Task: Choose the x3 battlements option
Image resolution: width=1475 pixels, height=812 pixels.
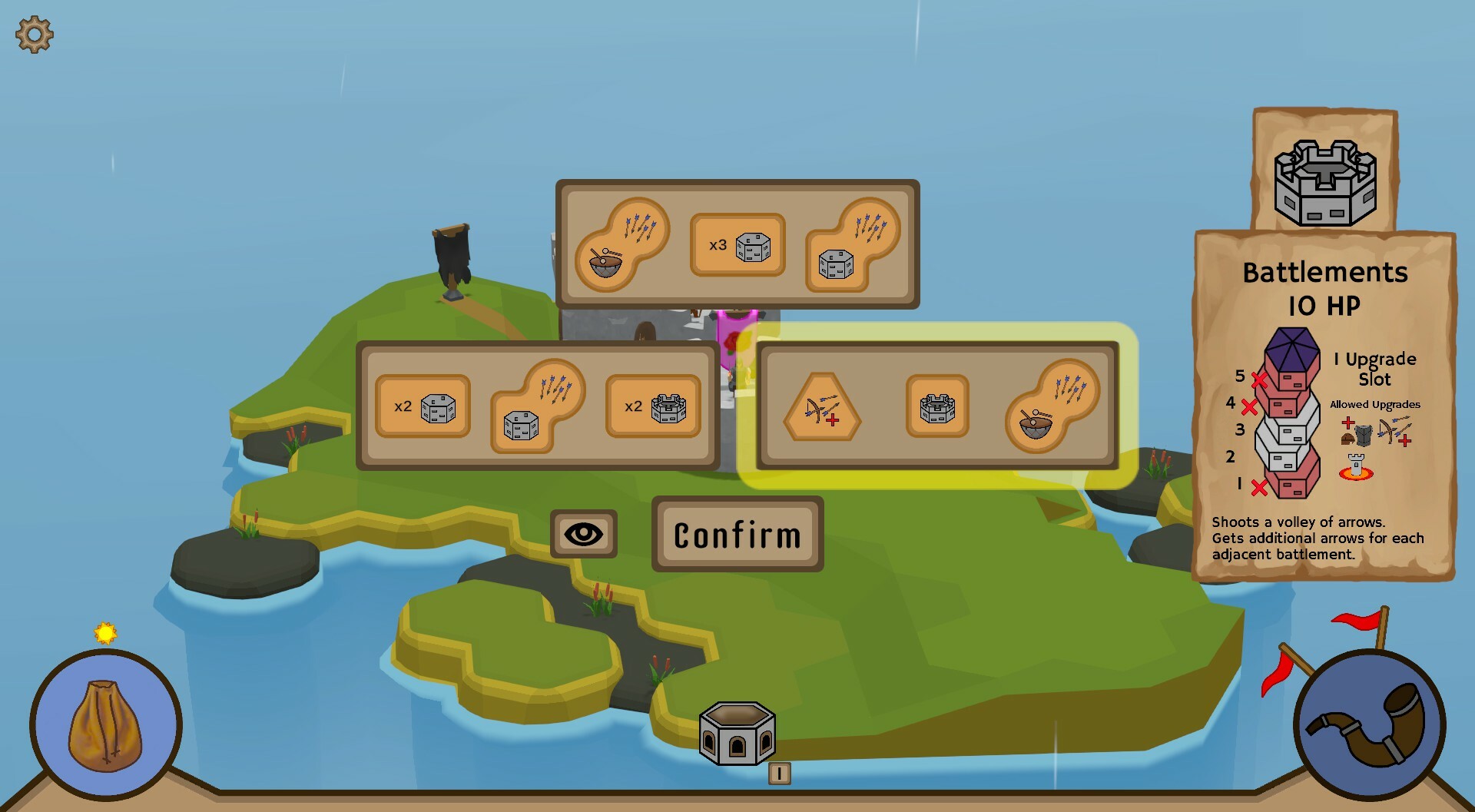Action: pyautogui.click(x=738, y=244)
